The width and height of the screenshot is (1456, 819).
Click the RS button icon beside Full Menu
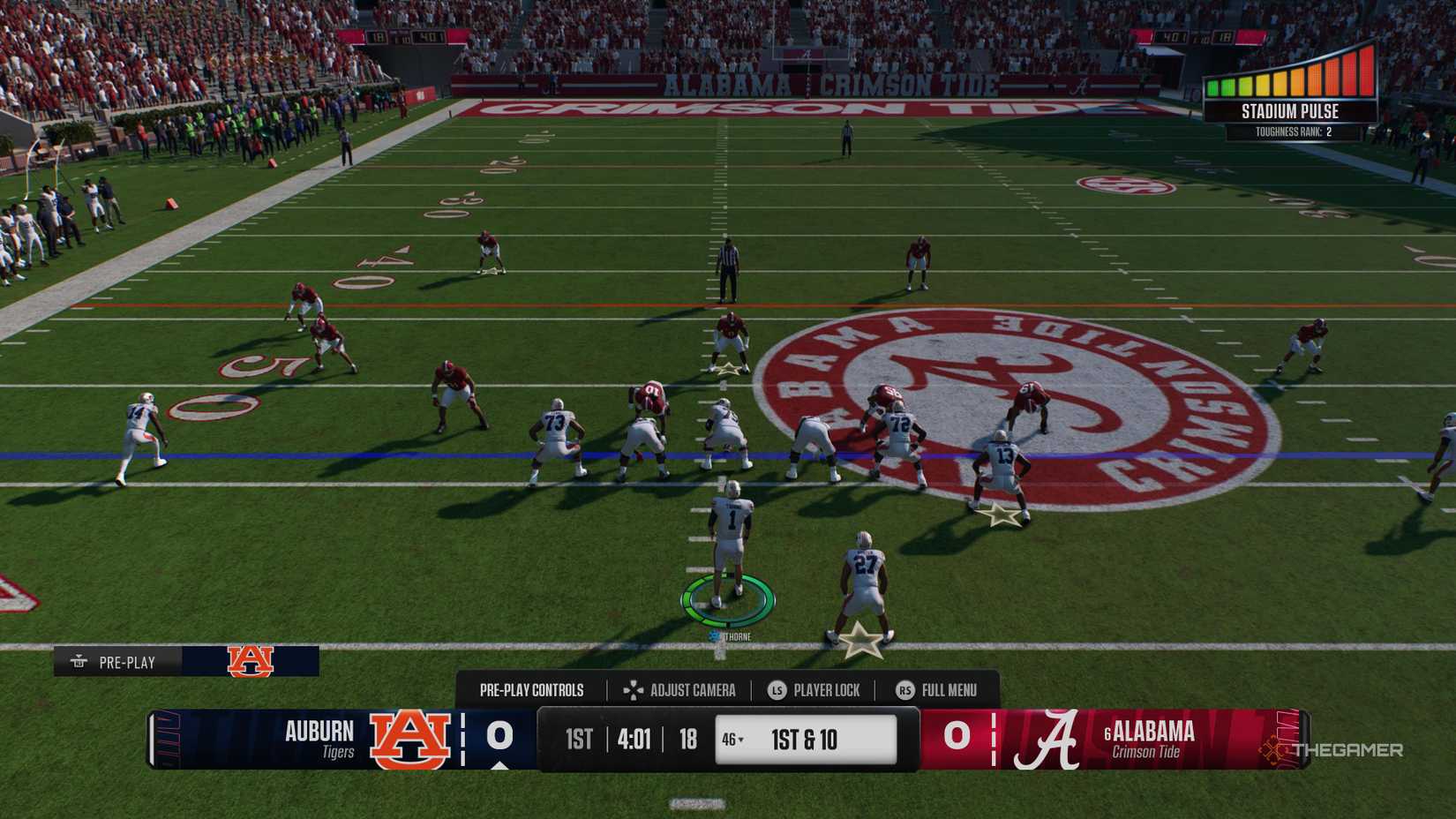pyautogui.click(x=905, y=690)
